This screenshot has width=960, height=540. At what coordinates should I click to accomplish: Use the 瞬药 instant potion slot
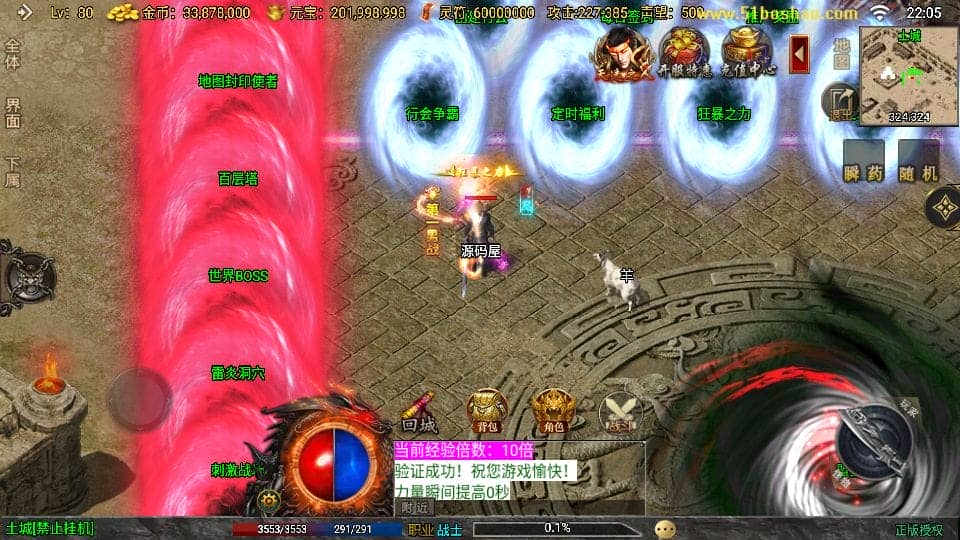coord(863,162)
